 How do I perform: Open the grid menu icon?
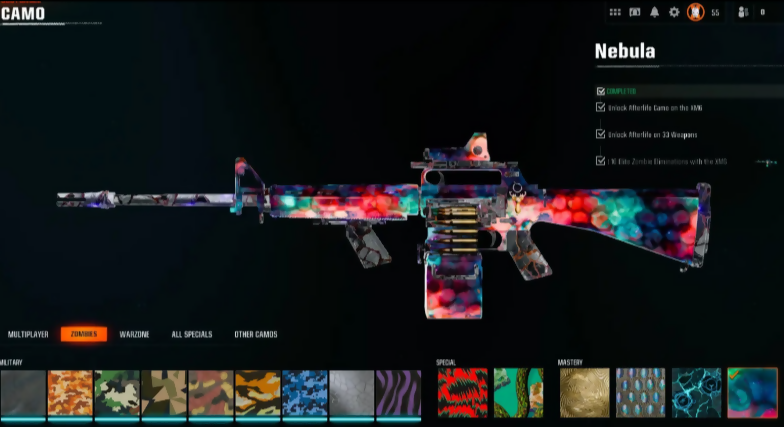[x=615, y=12]
